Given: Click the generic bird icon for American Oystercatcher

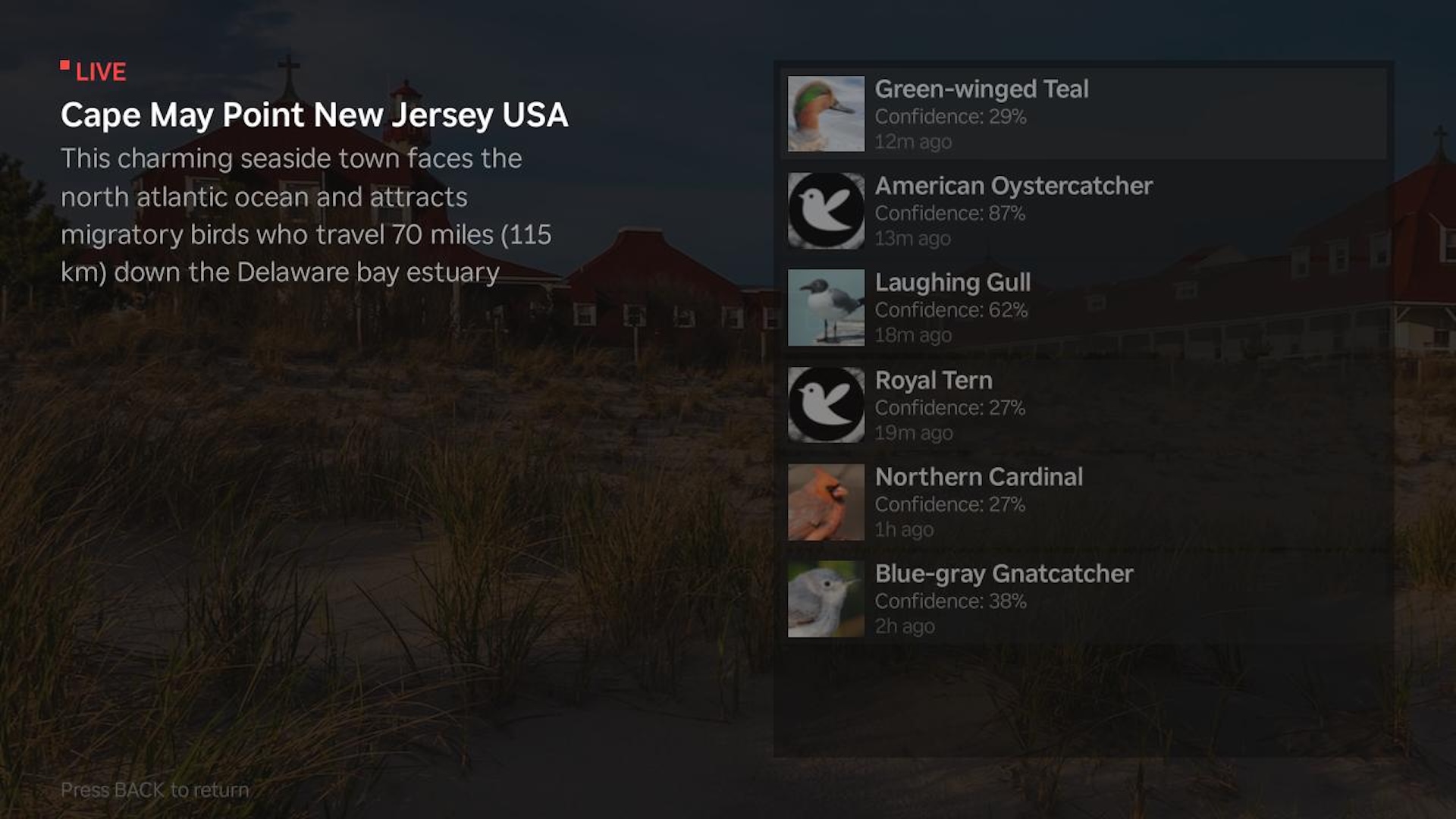Looking at the screenshot, I should click(x=825, y=211).
